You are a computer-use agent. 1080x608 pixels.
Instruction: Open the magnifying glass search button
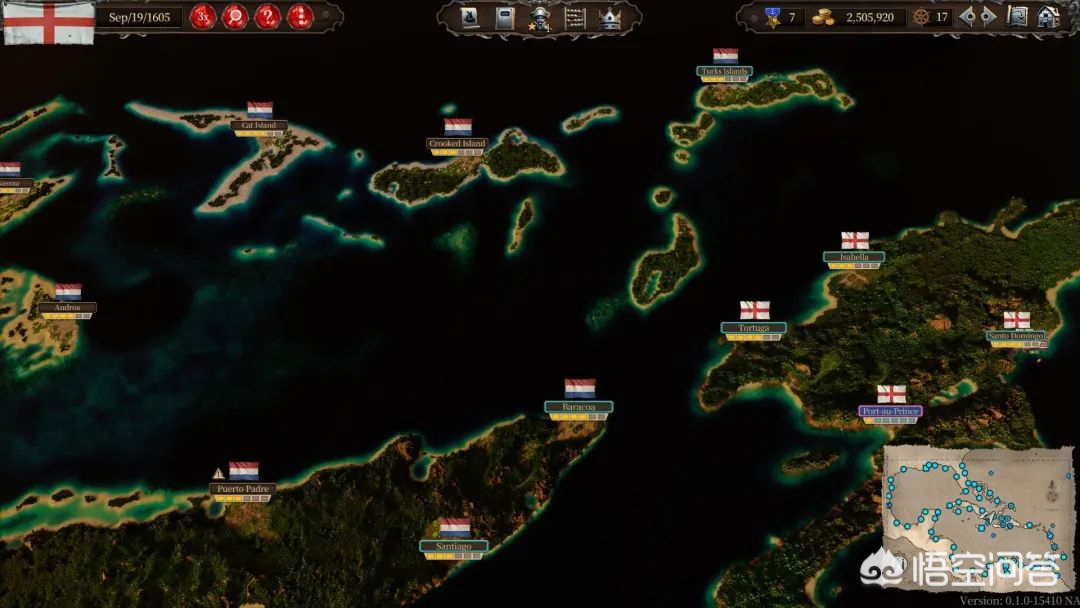(235, 17)
